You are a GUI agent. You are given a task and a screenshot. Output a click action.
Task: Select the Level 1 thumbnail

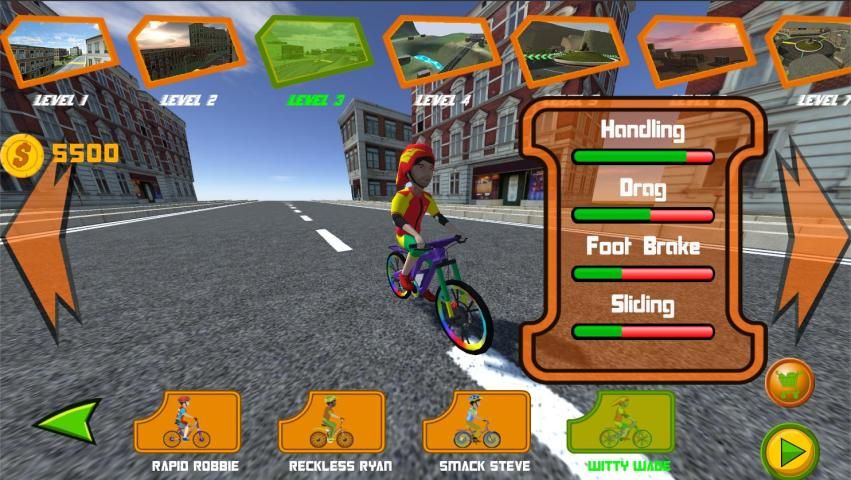tap(58, 48)
